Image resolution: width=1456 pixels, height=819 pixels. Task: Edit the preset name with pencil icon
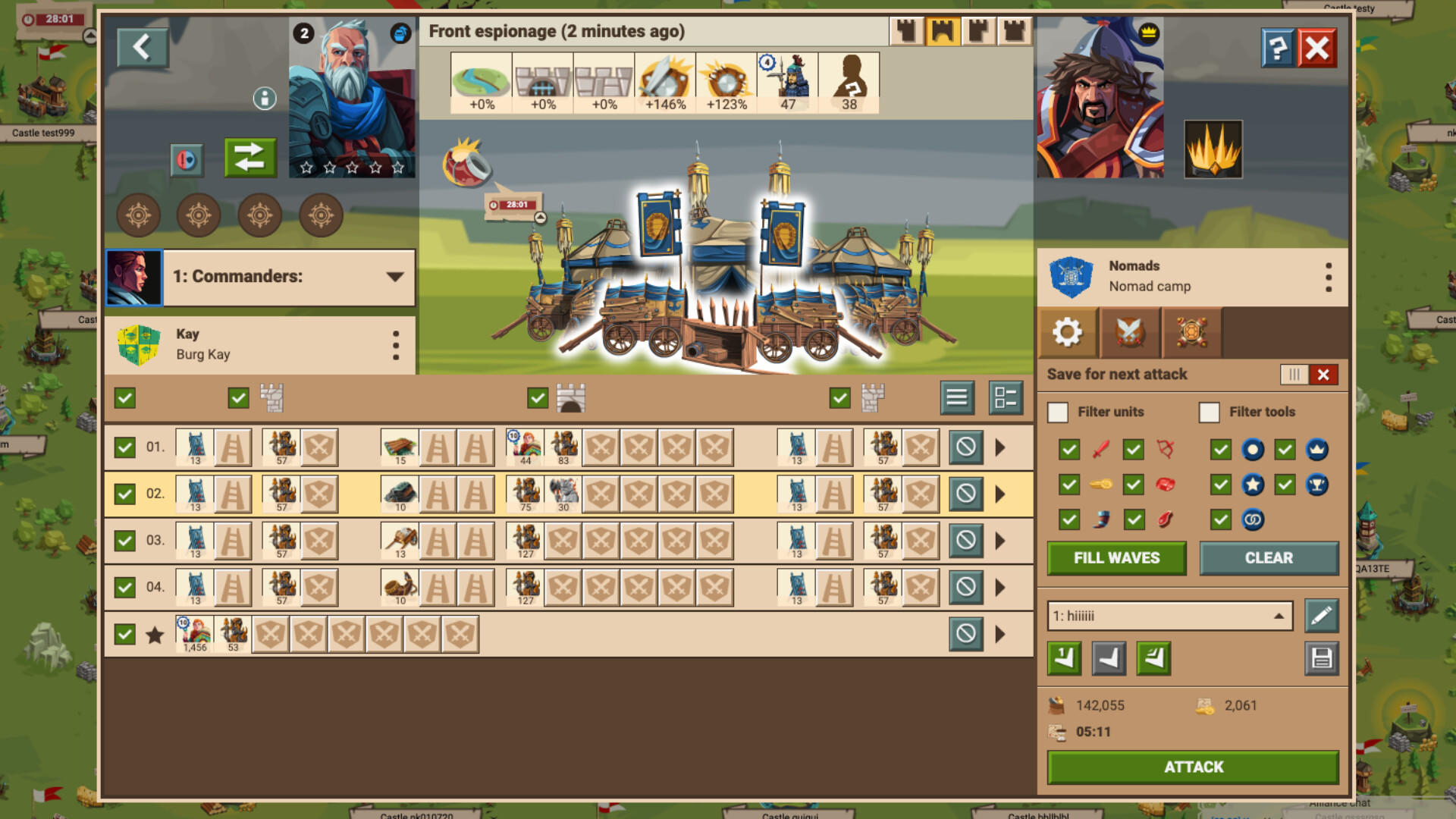coord(1320,616)
